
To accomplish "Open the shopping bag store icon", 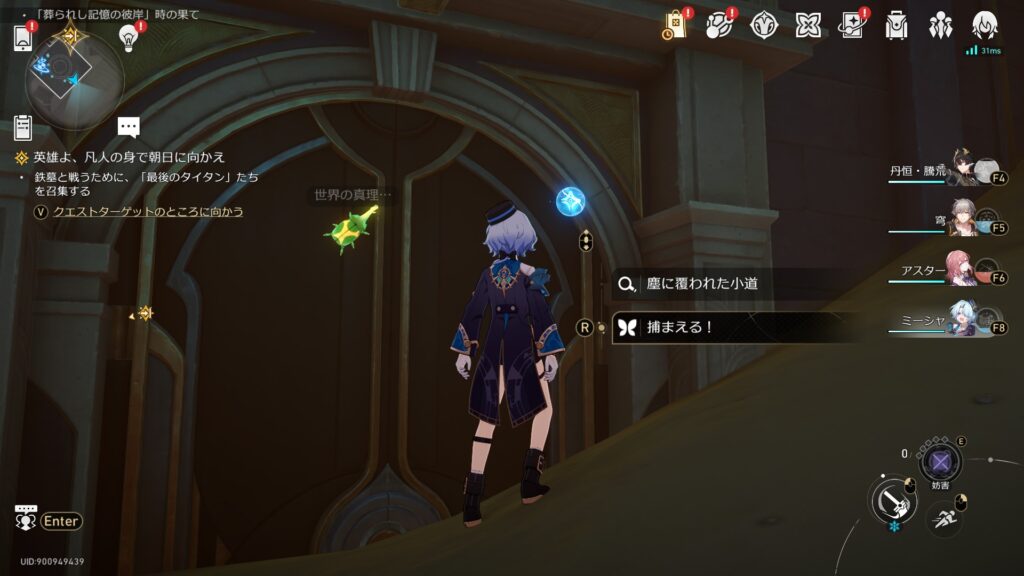I will [x=677, y=26].
